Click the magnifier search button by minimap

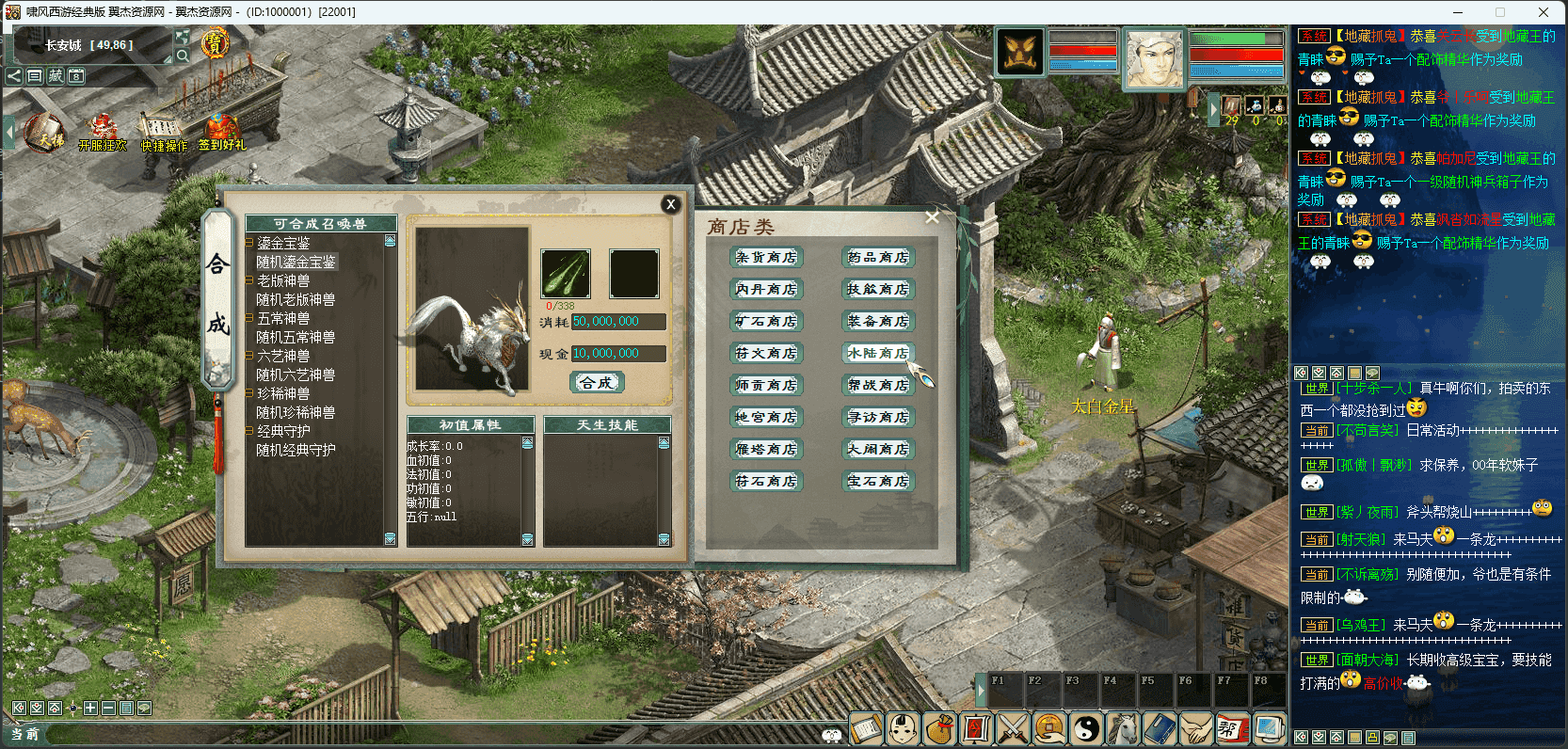(183, 56)
